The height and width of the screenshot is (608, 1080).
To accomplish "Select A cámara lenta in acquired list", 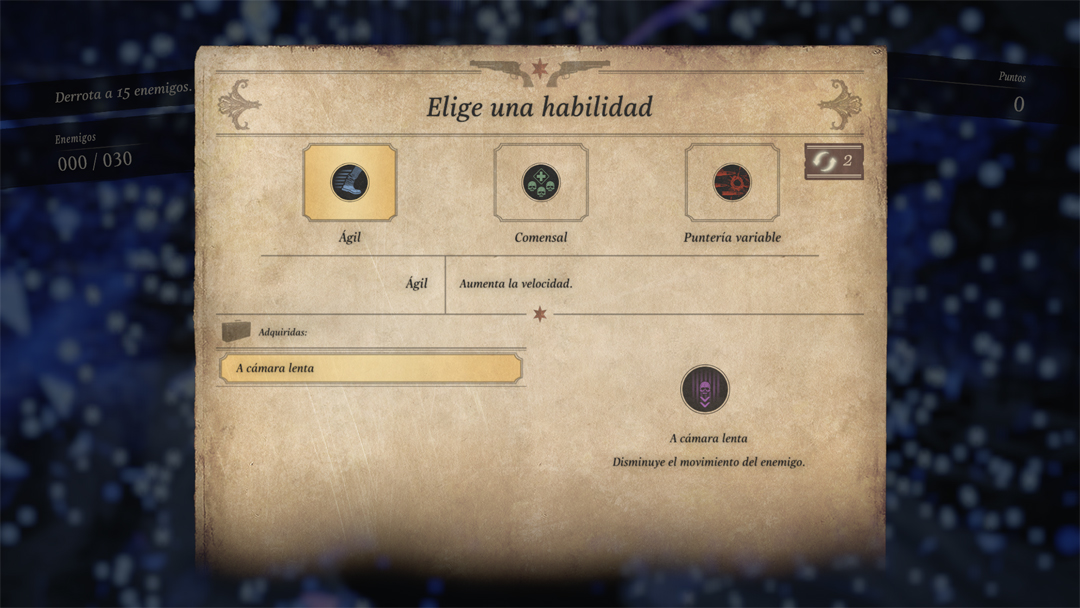I will [371, 368].
